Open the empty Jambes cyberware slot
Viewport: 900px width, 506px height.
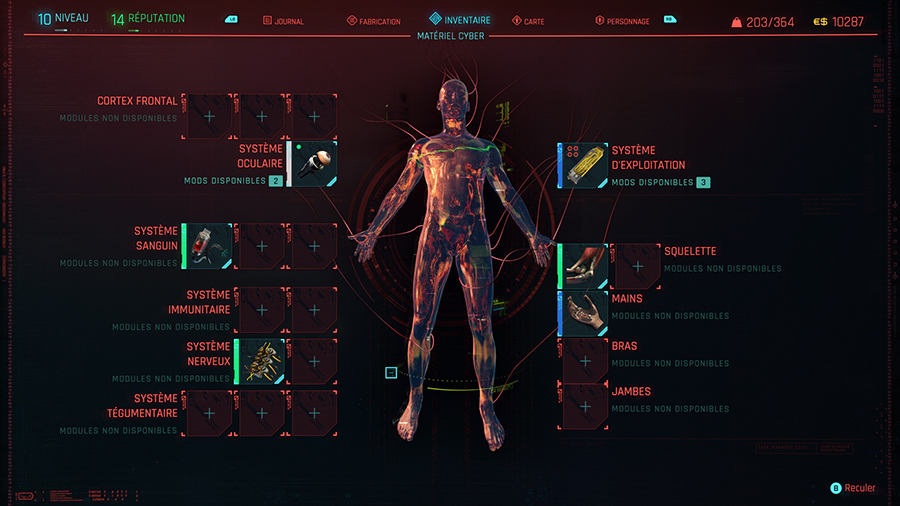585,407
